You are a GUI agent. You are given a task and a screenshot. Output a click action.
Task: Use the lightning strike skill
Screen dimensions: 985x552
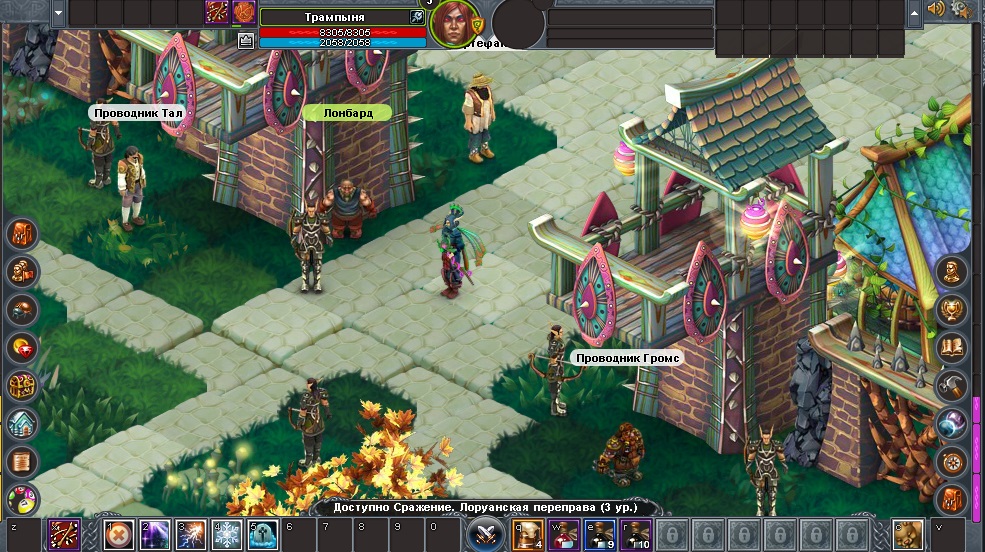pyautogui.click(x=190, y=534)
